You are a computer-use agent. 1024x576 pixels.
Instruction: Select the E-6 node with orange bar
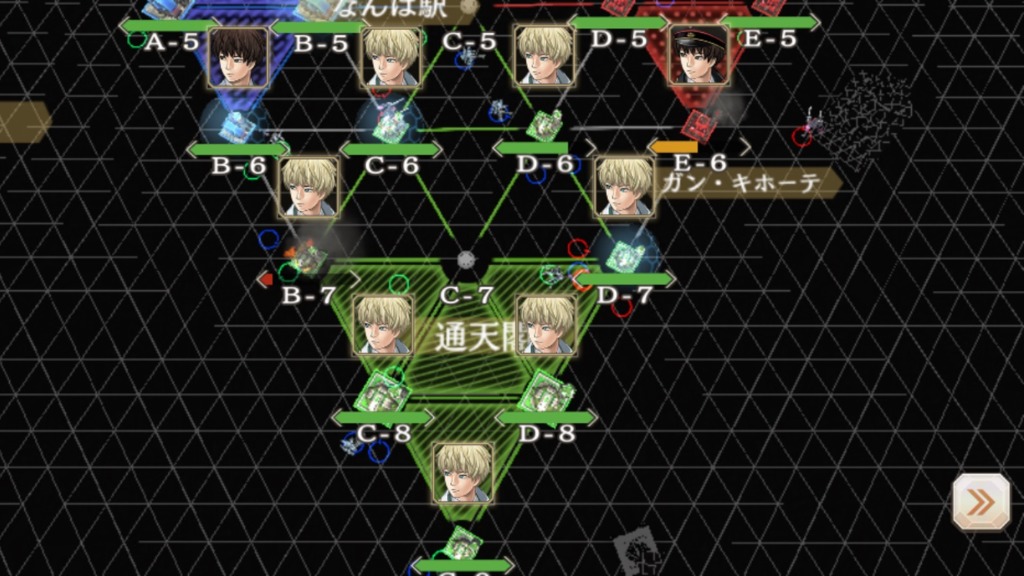699,162
